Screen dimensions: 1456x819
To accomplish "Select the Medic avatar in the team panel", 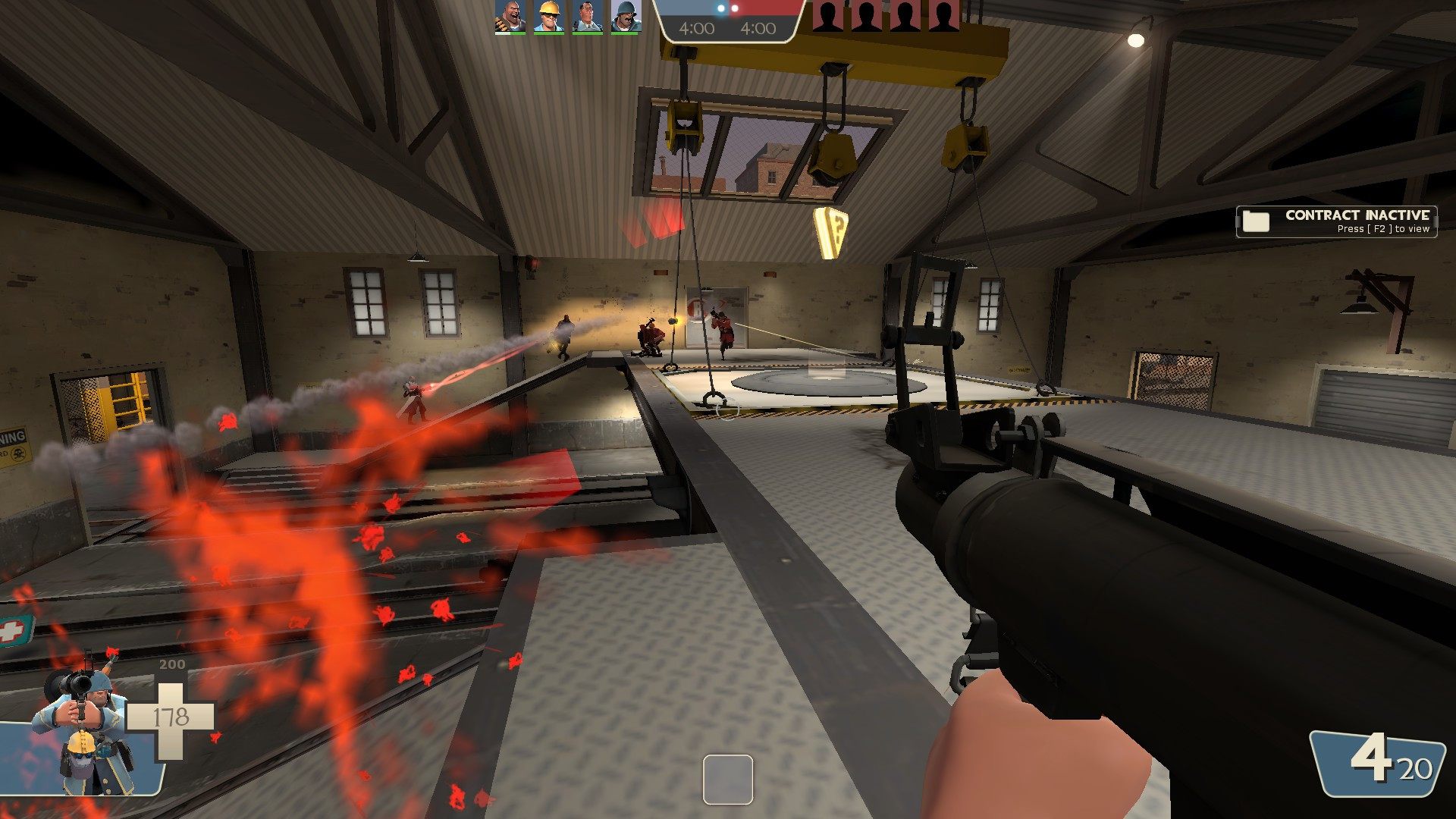I will 586,17.
